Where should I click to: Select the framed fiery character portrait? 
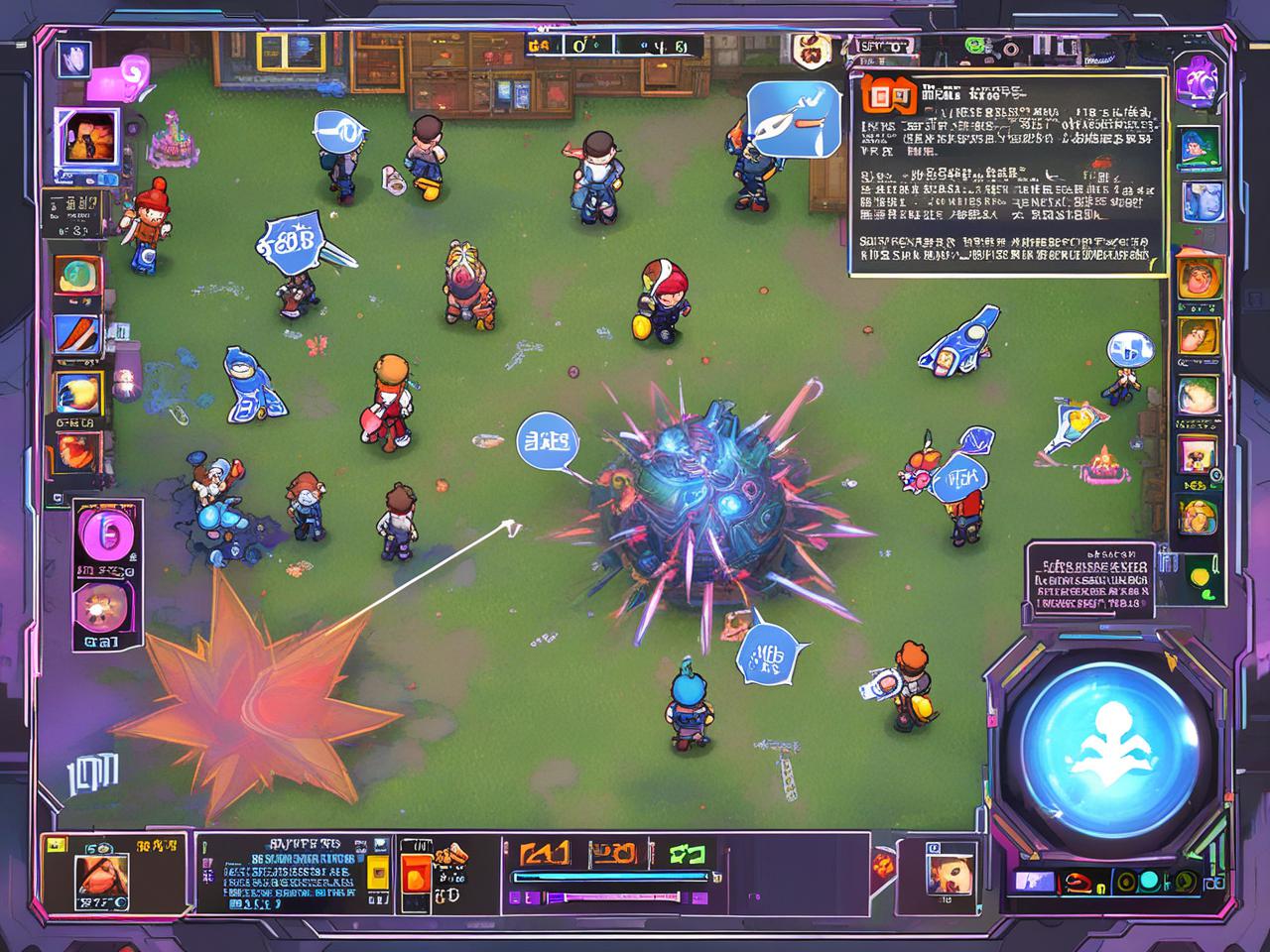pos(86,138)
